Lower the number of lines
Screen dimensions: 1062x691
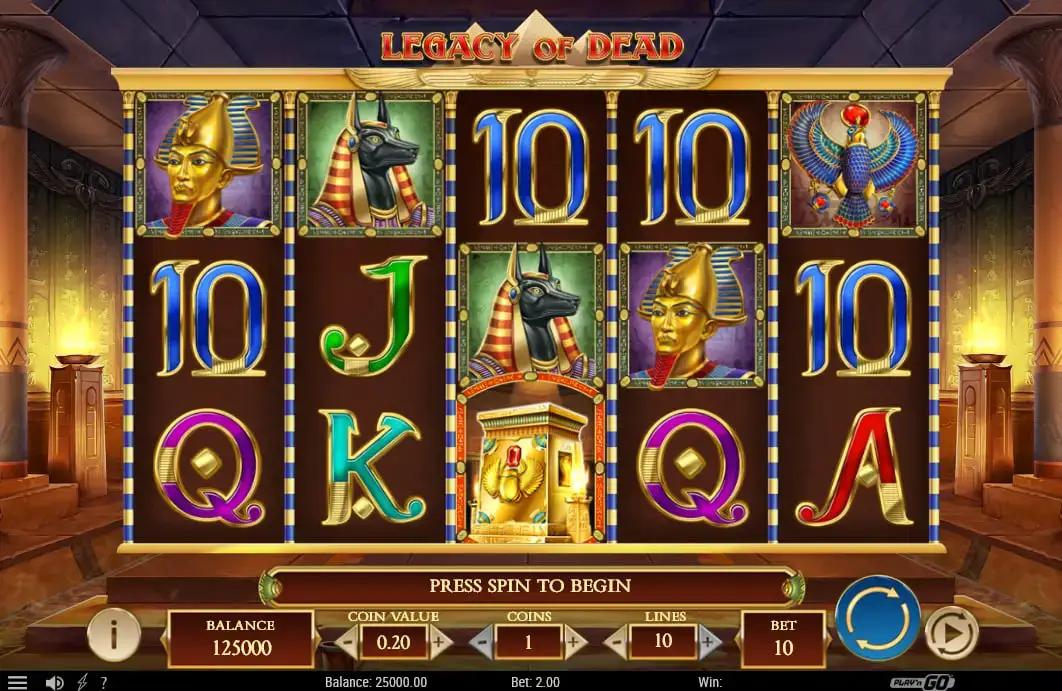(x=616, y=642)
